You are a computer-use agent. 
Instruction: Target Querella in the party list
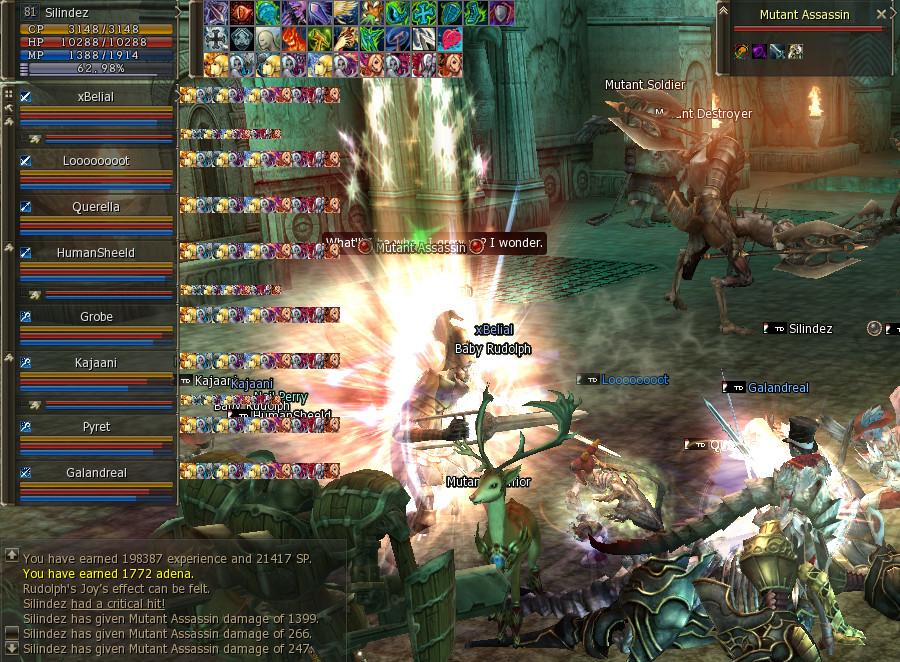[96, 207]
